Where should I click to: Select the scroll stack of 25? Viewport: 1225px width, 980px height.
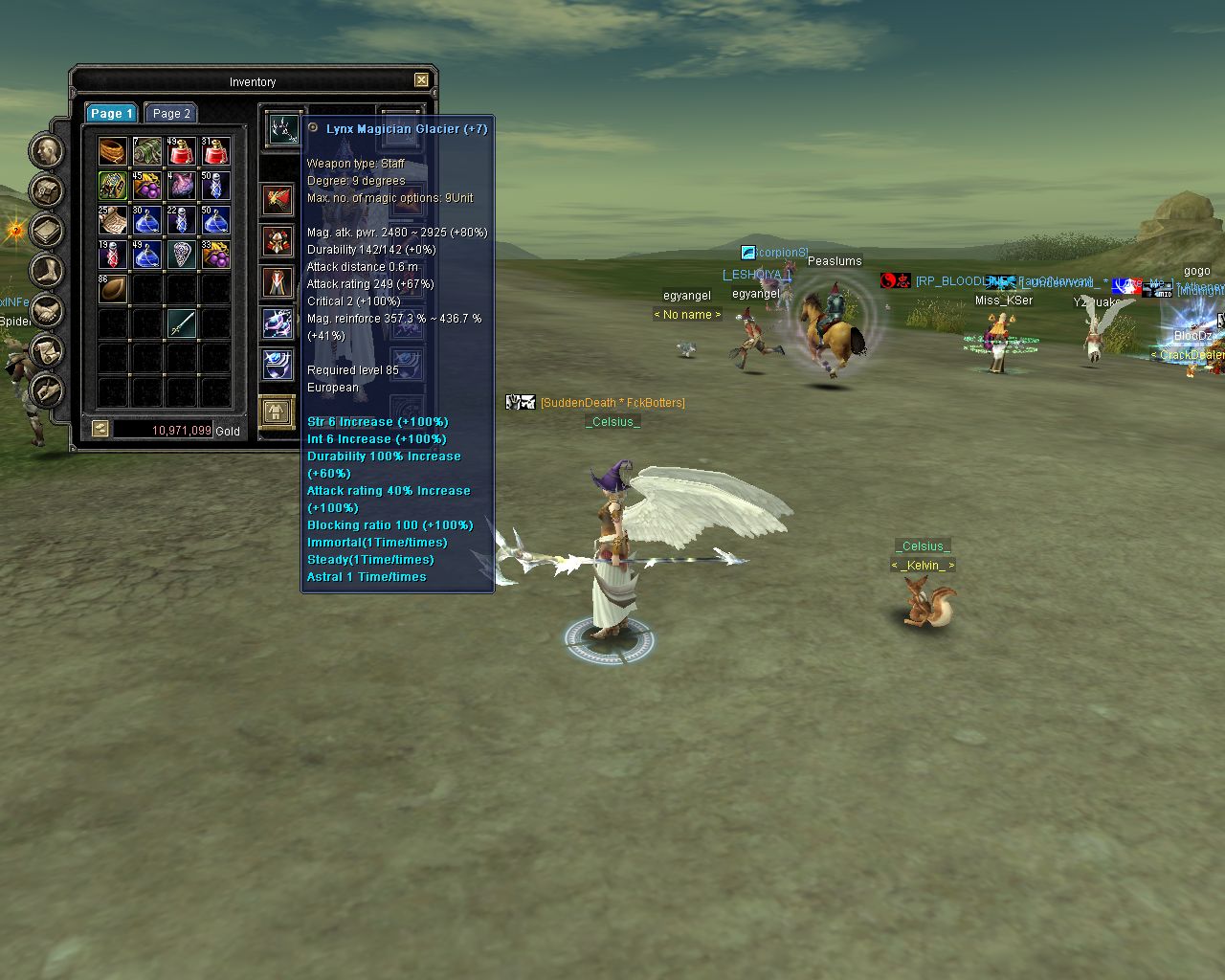[112, 219]
